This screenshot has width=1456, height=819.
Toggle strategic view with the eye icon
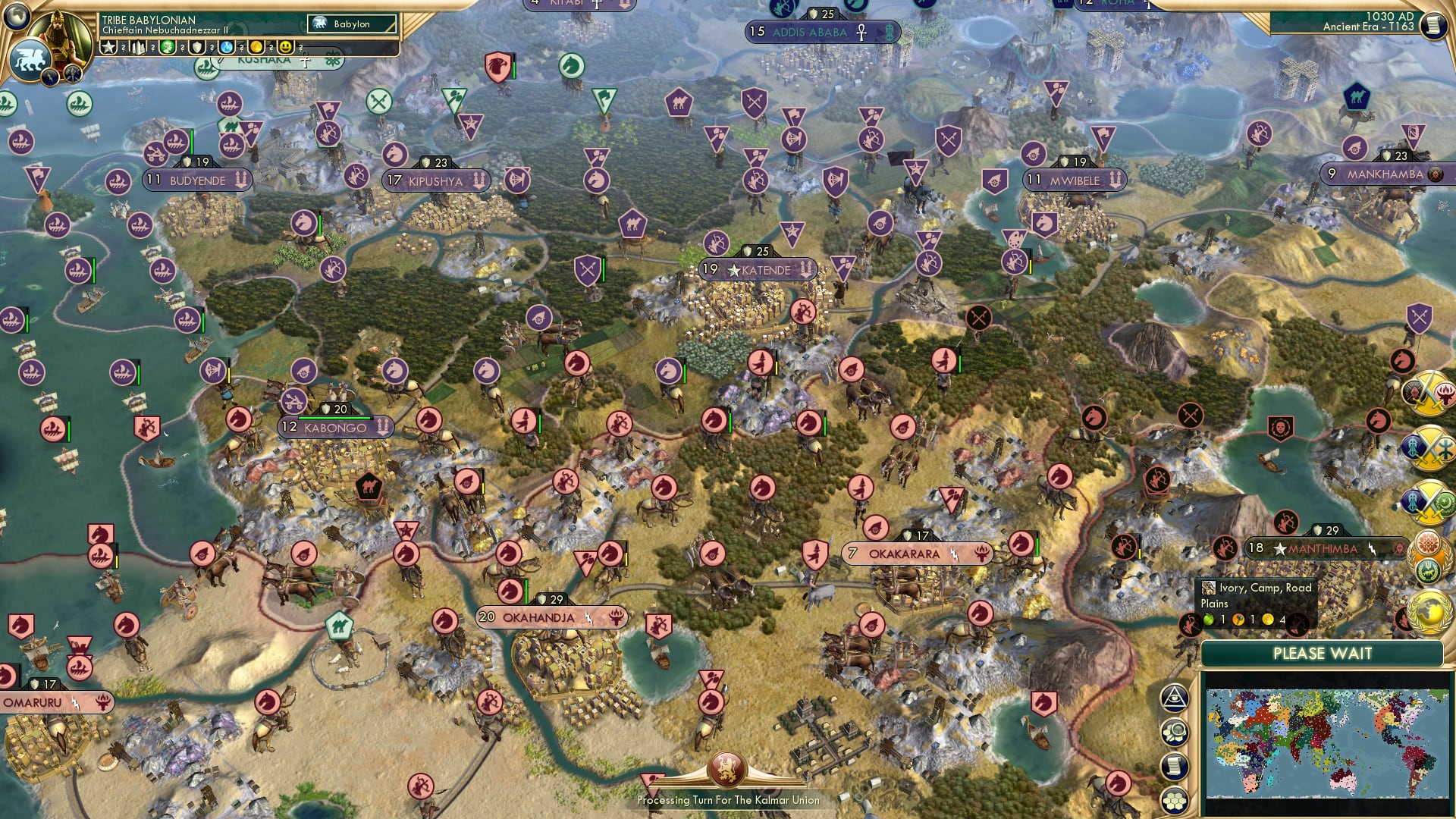pos(1174,698)
